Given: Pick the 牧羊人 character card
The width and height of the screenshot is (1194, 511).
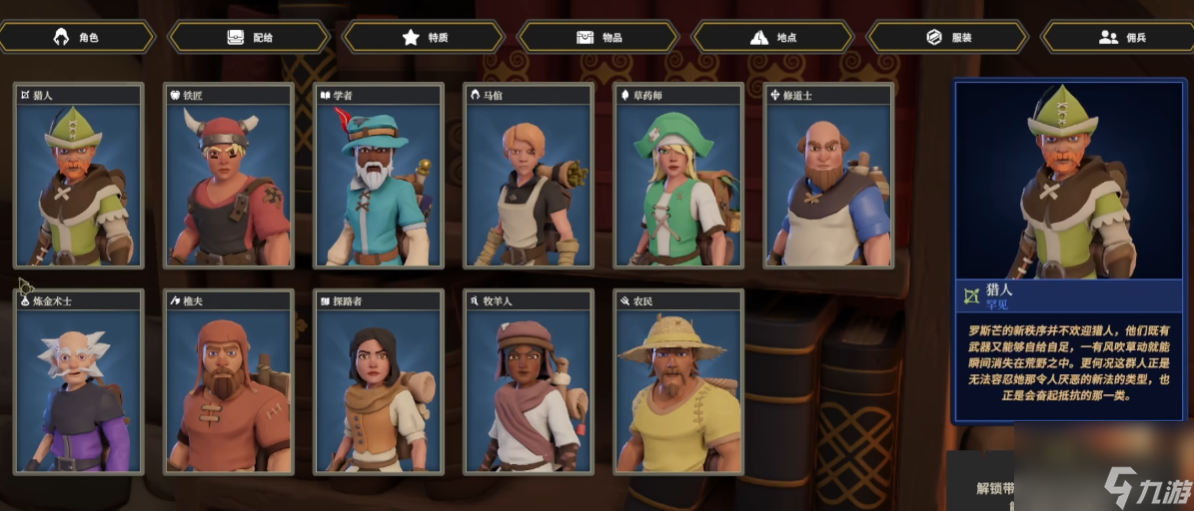Looking at the screenshot, I should [x=529, y=382].
